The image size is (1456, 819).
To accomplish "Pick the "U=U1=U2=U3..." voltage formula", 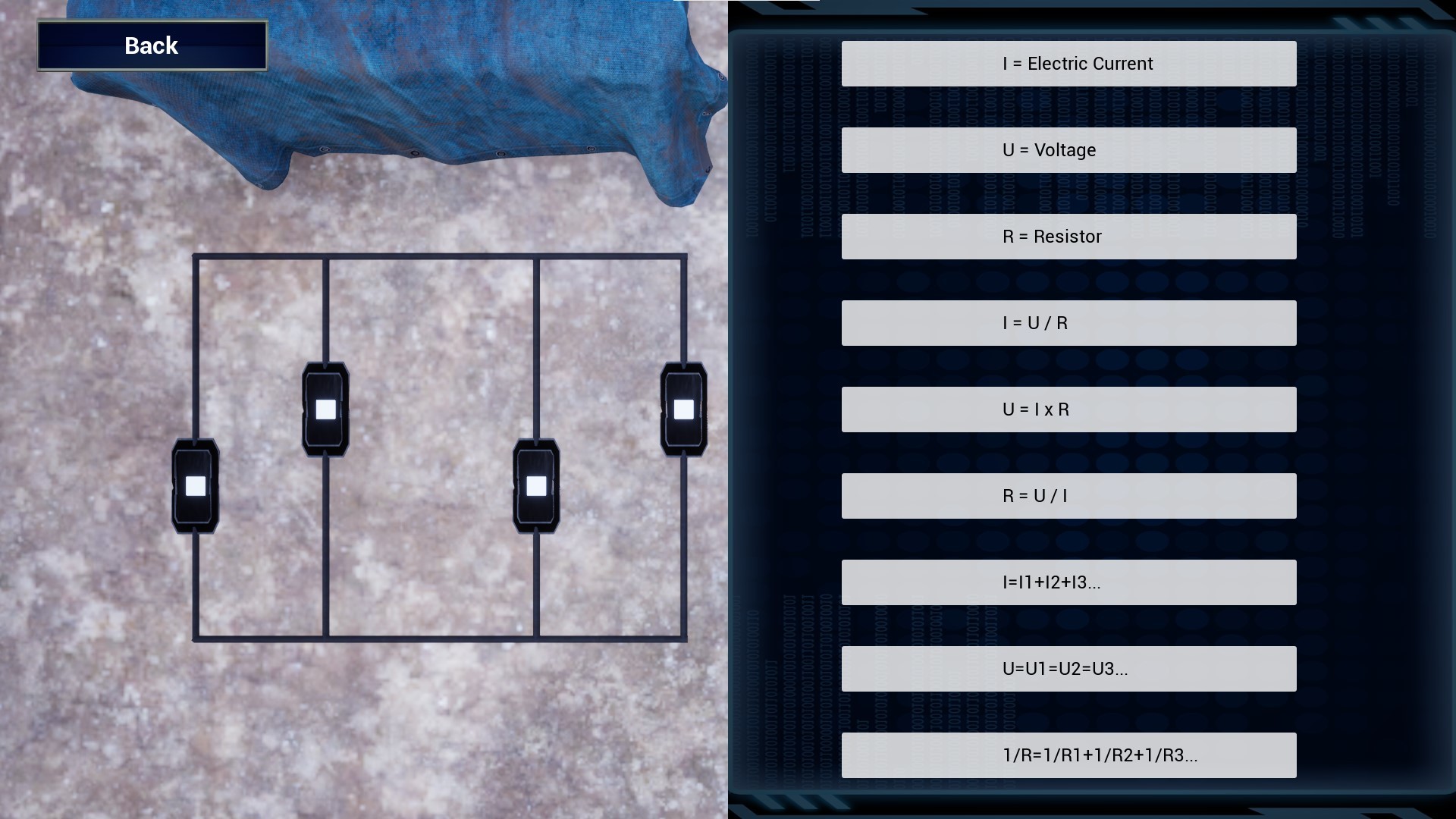I will 1068,669.
